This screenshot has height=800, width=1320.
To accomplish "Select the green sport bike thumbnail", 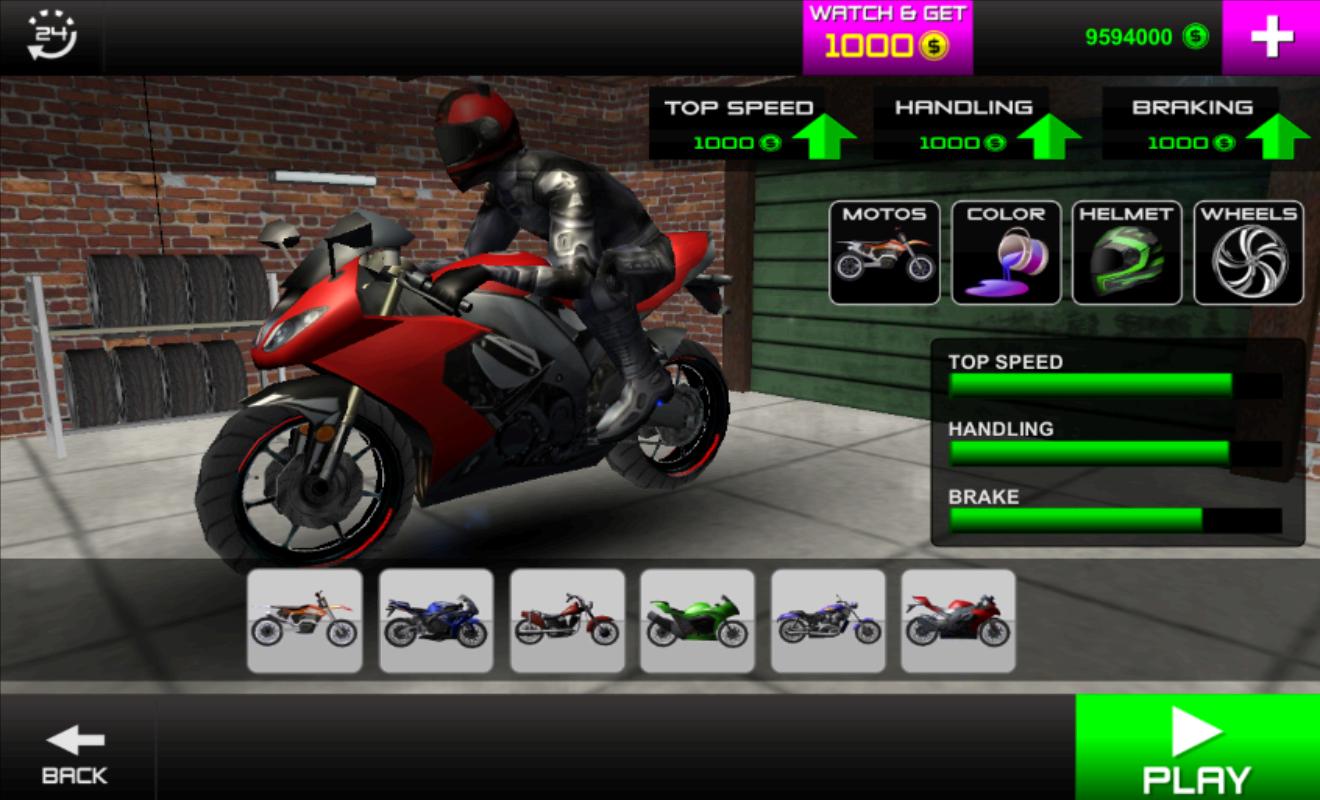I will [697, 620].
